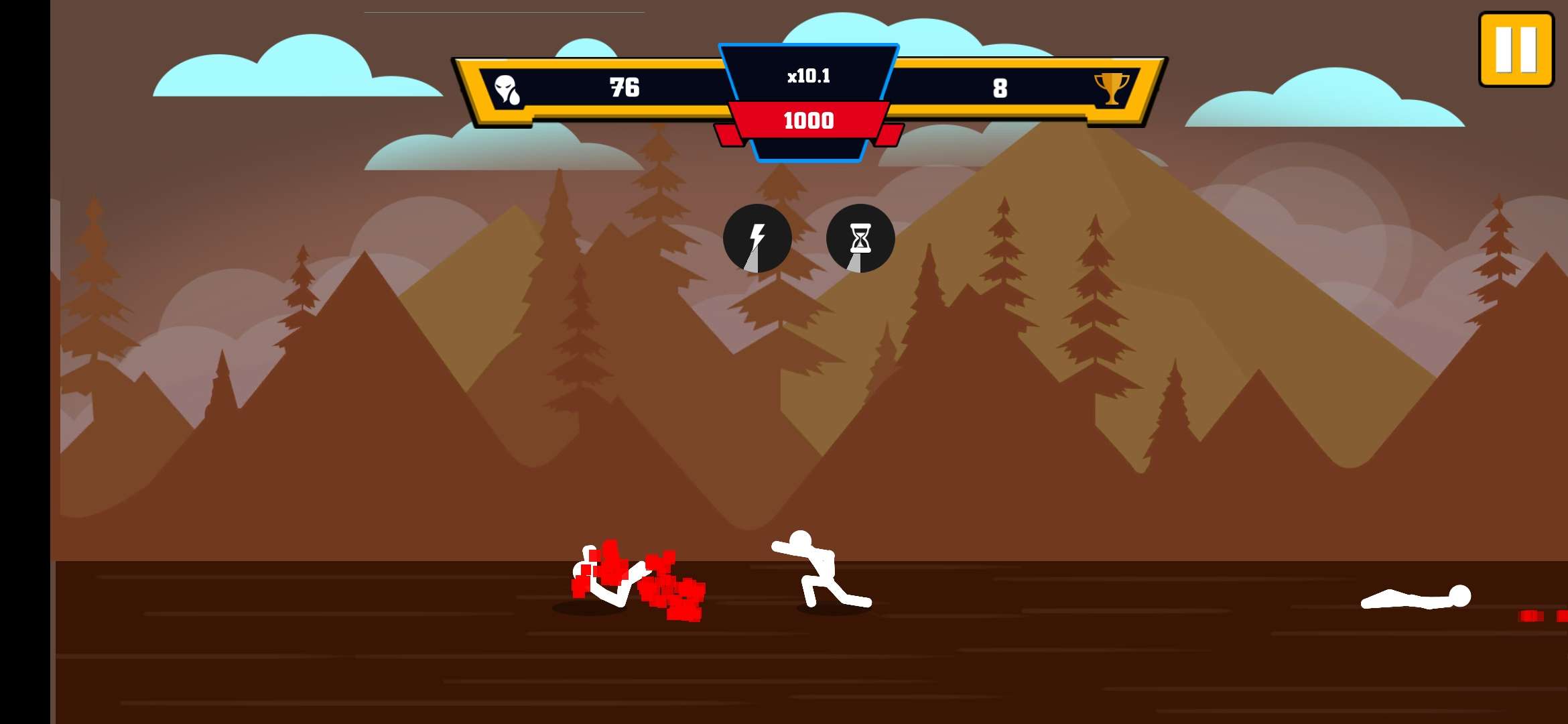Activate the lightning bolt ability
This screenshot has height=724, width=1568.
[757, 238]
